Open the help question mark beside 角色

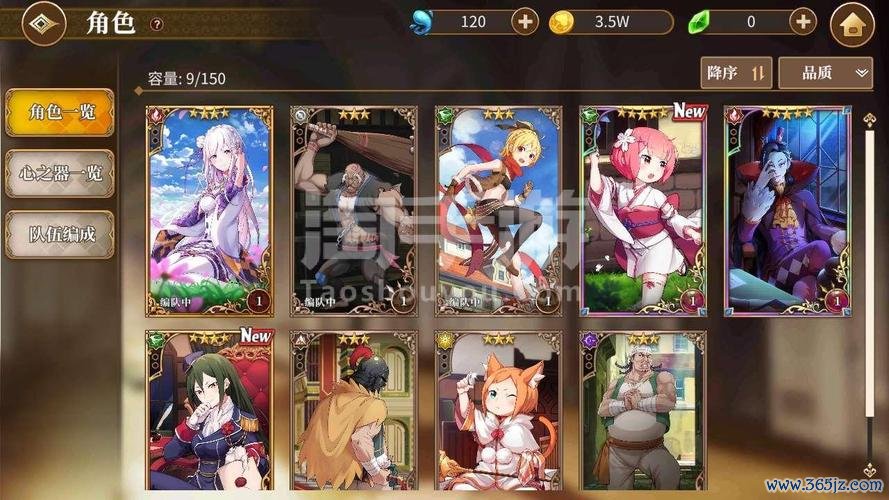(156, 24)
